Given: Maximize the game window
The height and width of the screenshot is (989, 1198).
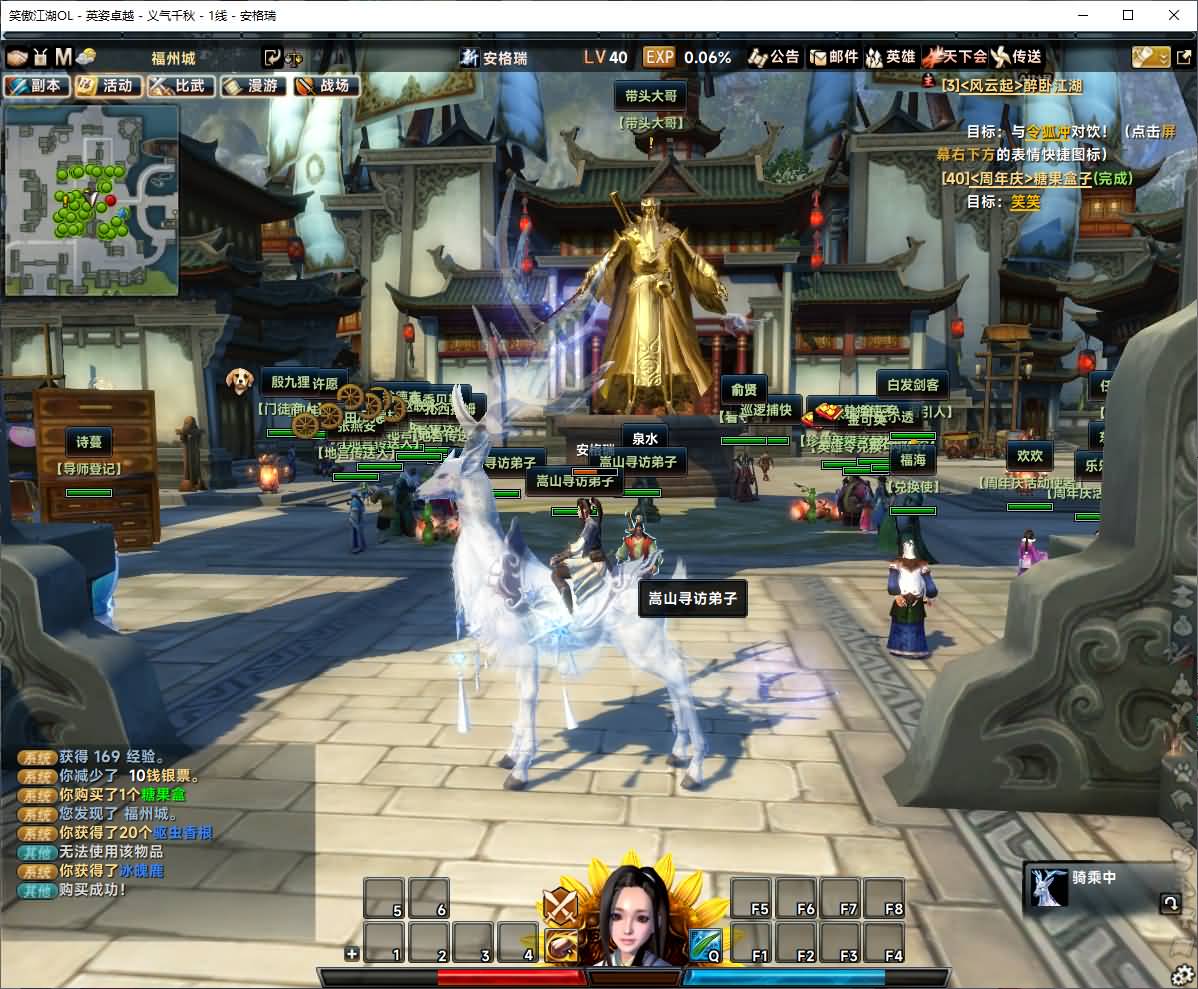Looking at the screenshot, I should tap(1128, 15).
